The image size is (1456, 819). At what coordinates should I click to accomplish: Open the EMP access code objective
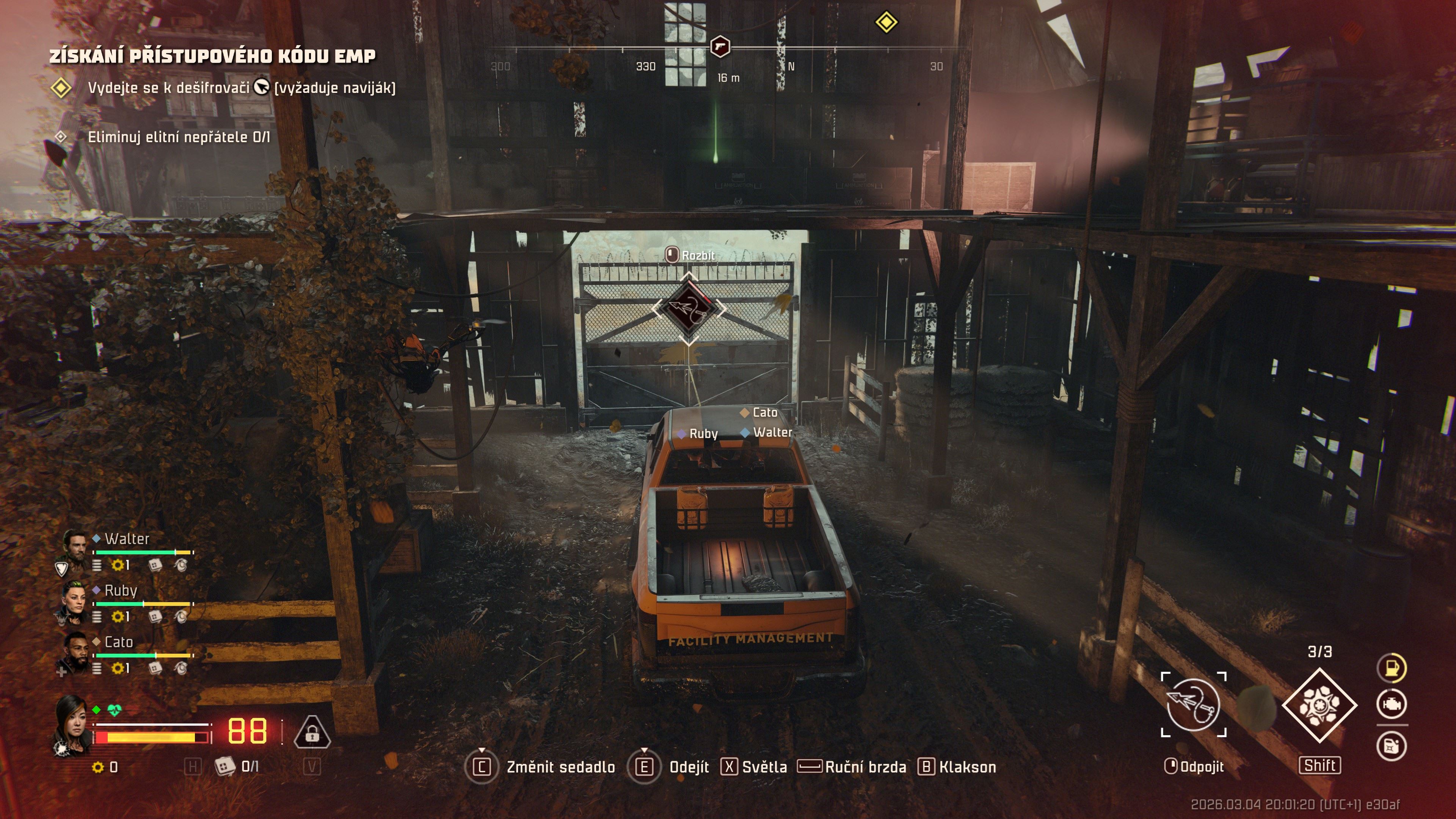pos(212,56)
